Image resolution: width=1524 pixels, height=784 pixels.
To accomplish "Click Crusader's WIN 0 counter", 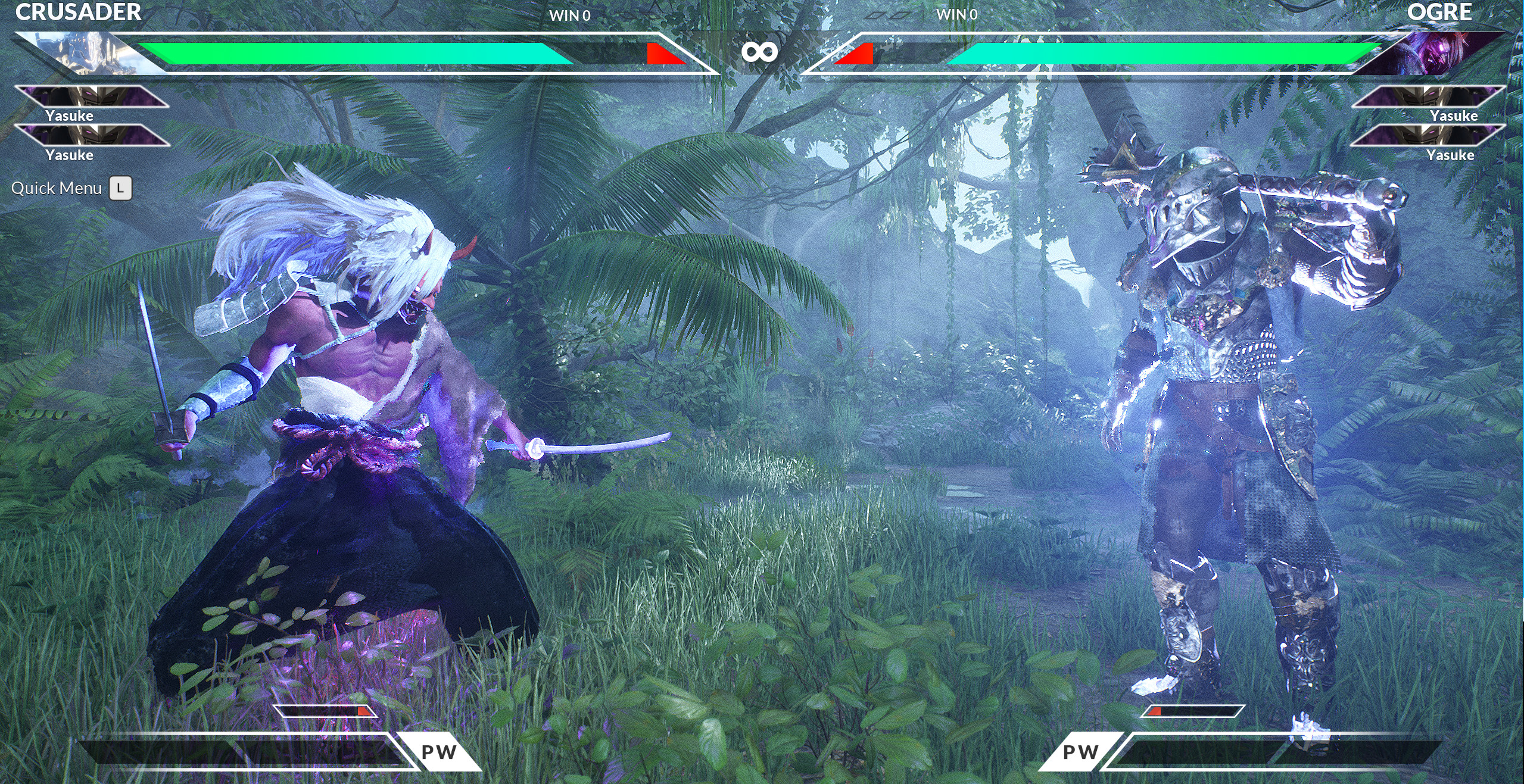I will pyautogui.click(x=570, y=16).
